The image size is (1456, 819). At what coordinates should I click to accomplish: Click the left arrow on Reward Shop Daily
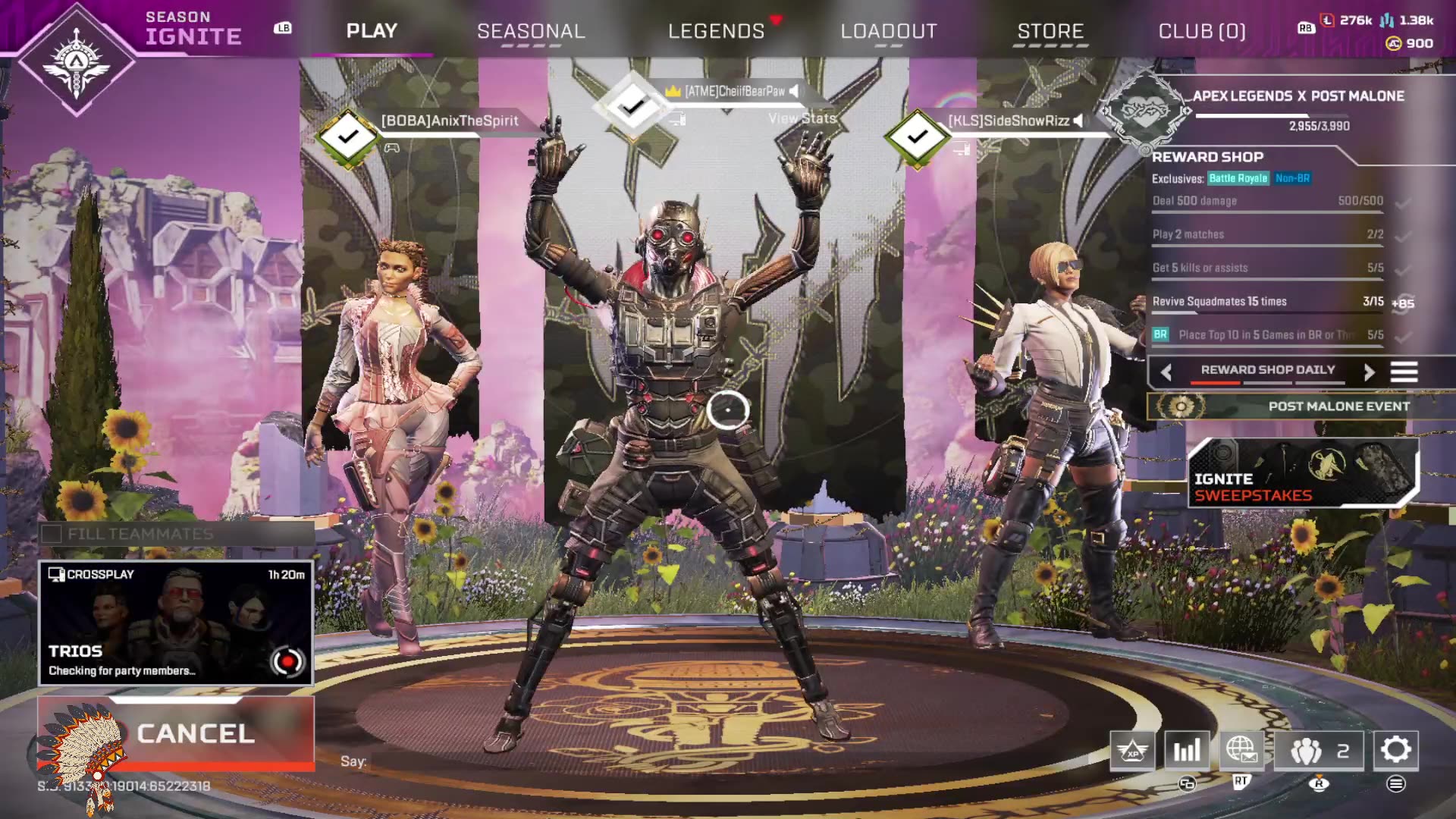1166,372
